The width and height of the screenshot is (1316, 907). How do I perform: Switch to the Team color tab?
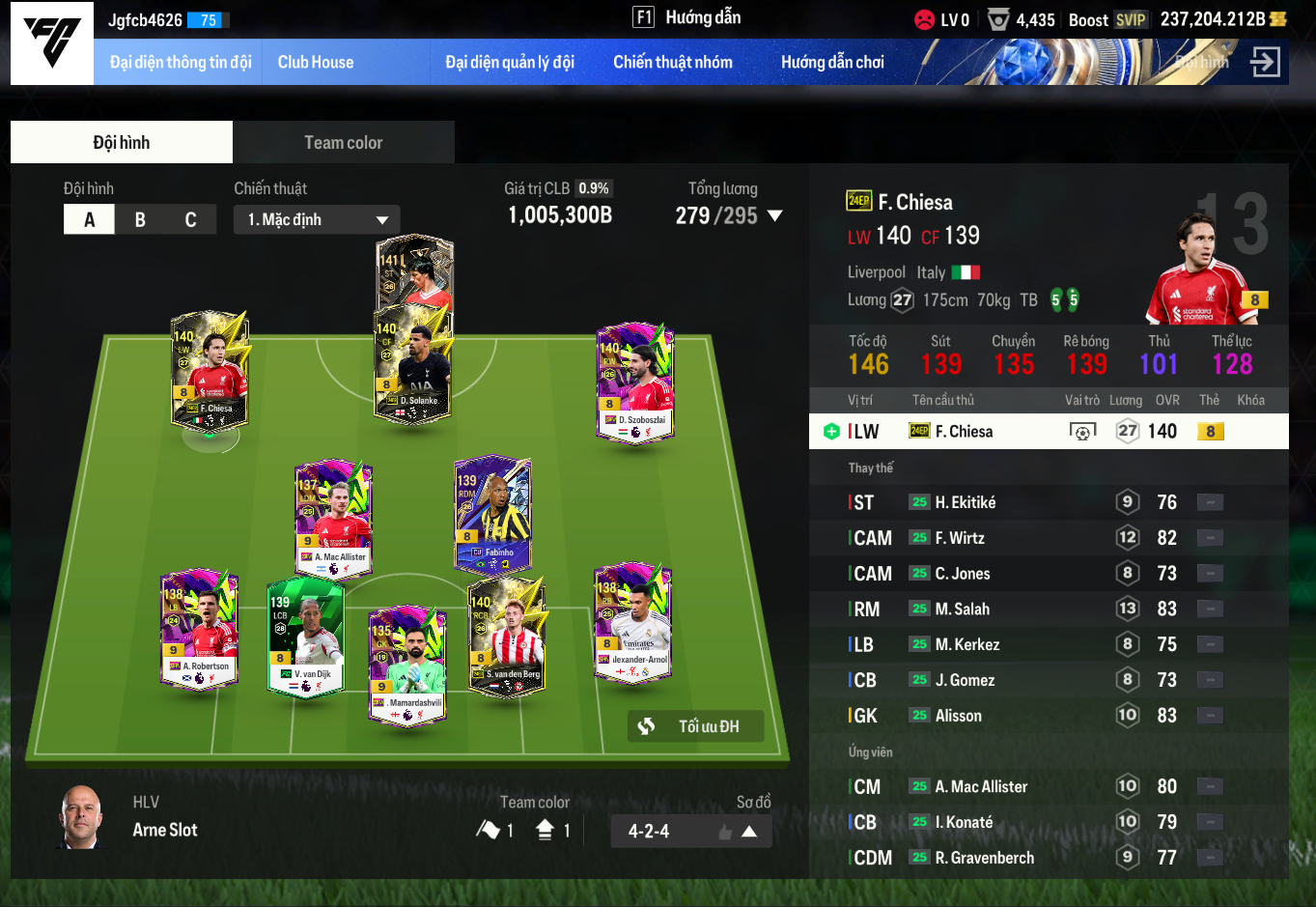tap(344, 142)
